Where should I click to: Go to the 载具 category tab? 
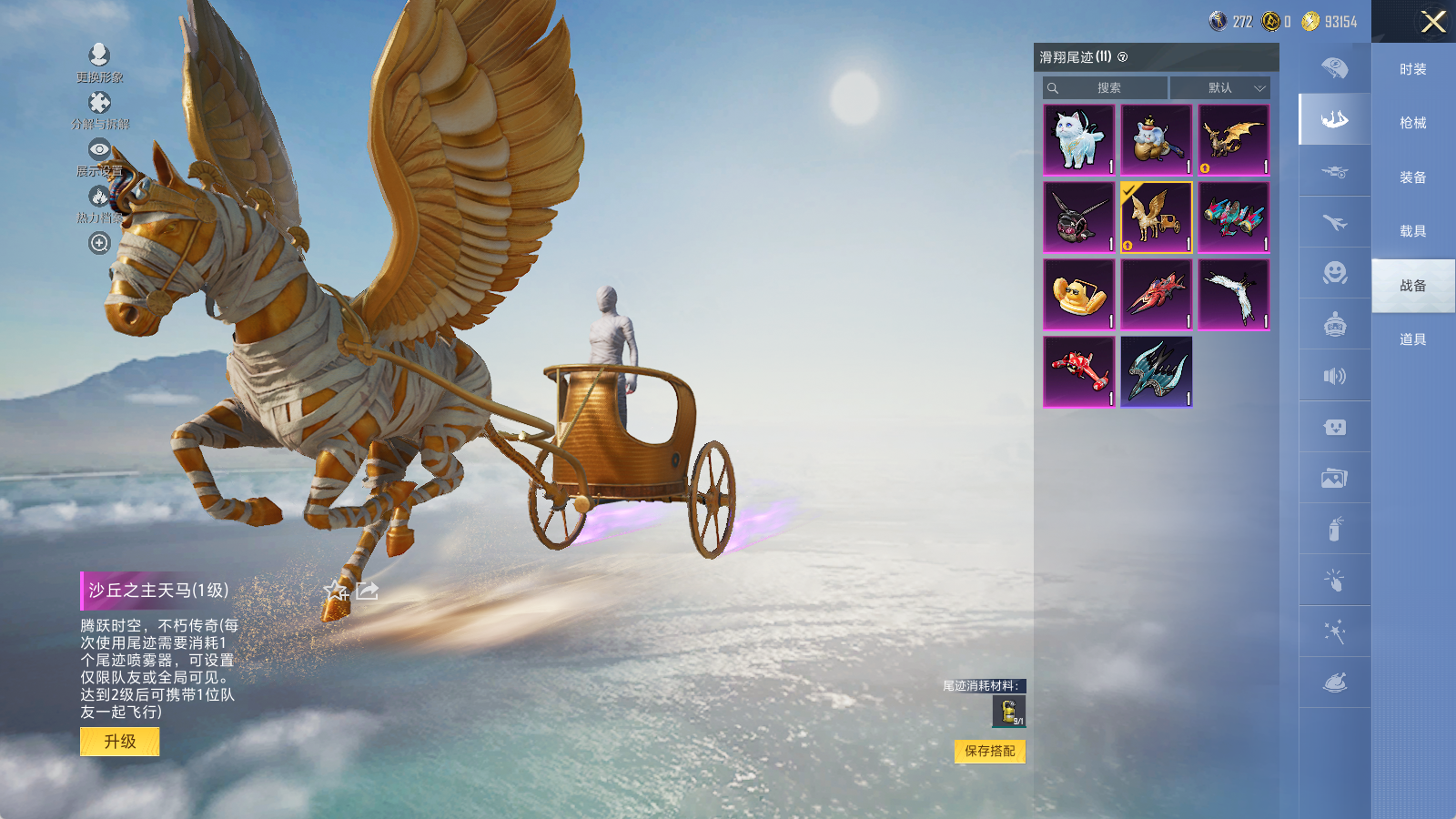tap(1412, 231)
